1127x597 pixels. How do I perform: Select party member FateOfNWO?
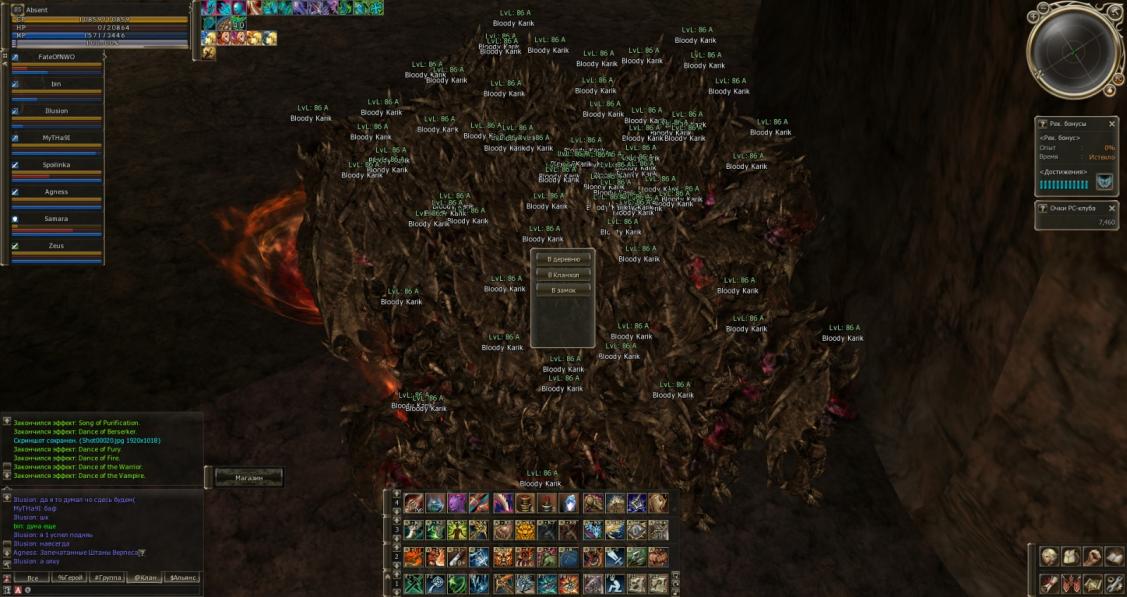[x=56, y=58]
